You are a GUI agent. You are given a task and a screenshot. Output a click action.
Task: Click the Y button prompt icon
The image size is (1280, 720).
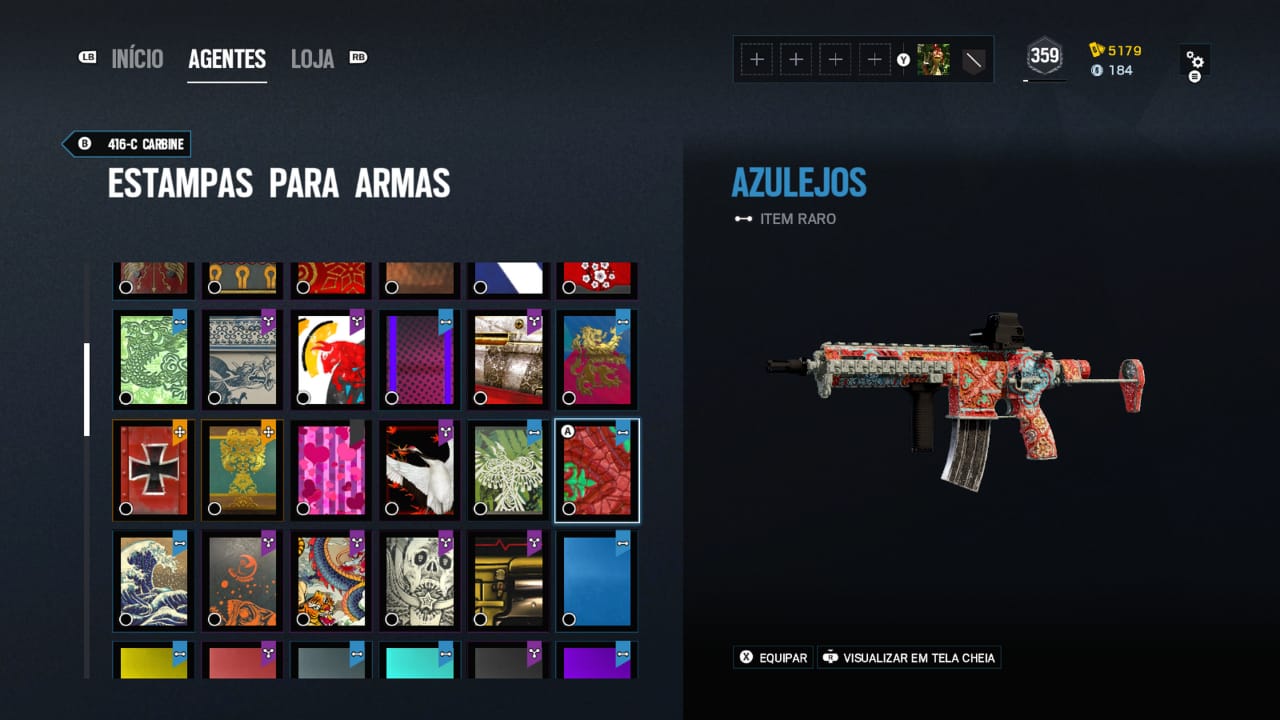[x=905, y=61]
